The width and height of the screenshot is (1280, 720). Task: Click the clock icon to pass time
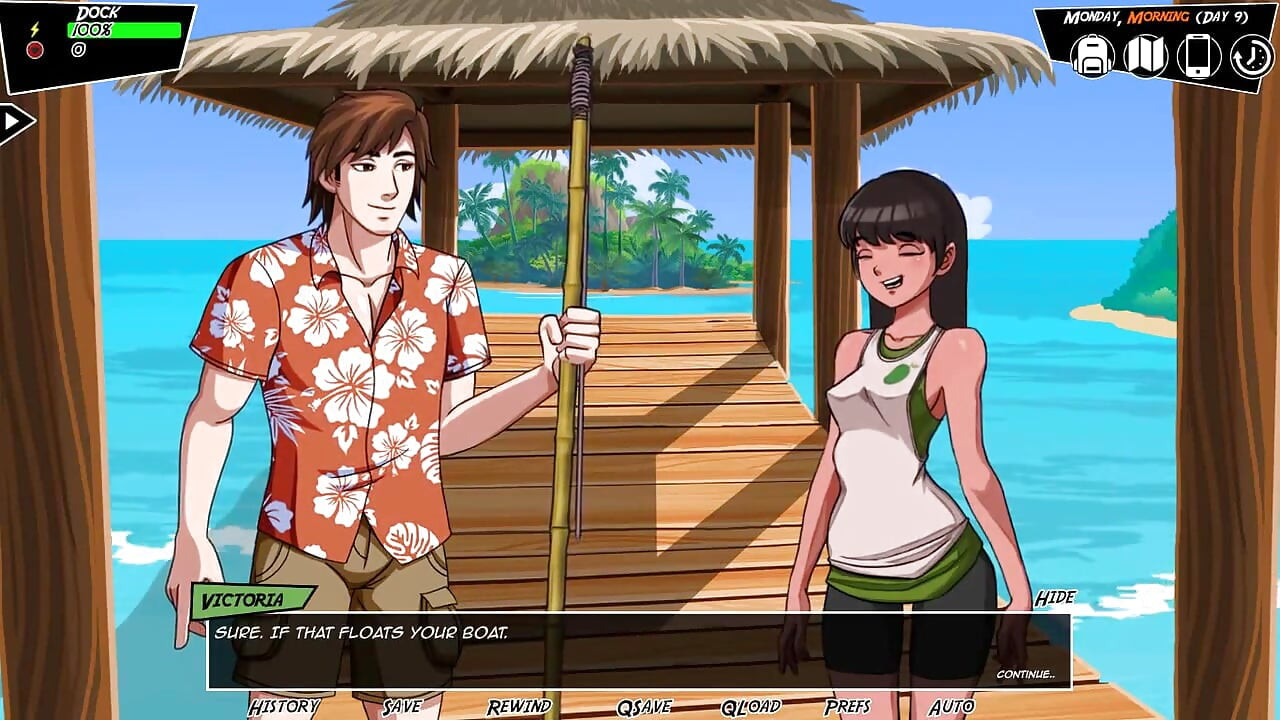coord(1250,55)
